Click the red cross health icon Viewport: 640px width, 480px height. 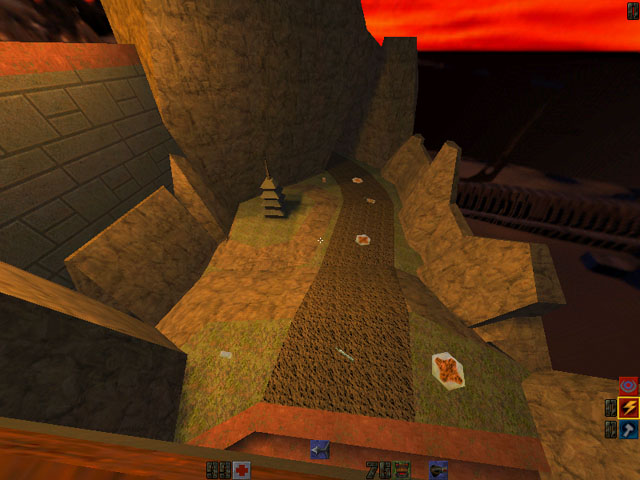pos(241,470)
